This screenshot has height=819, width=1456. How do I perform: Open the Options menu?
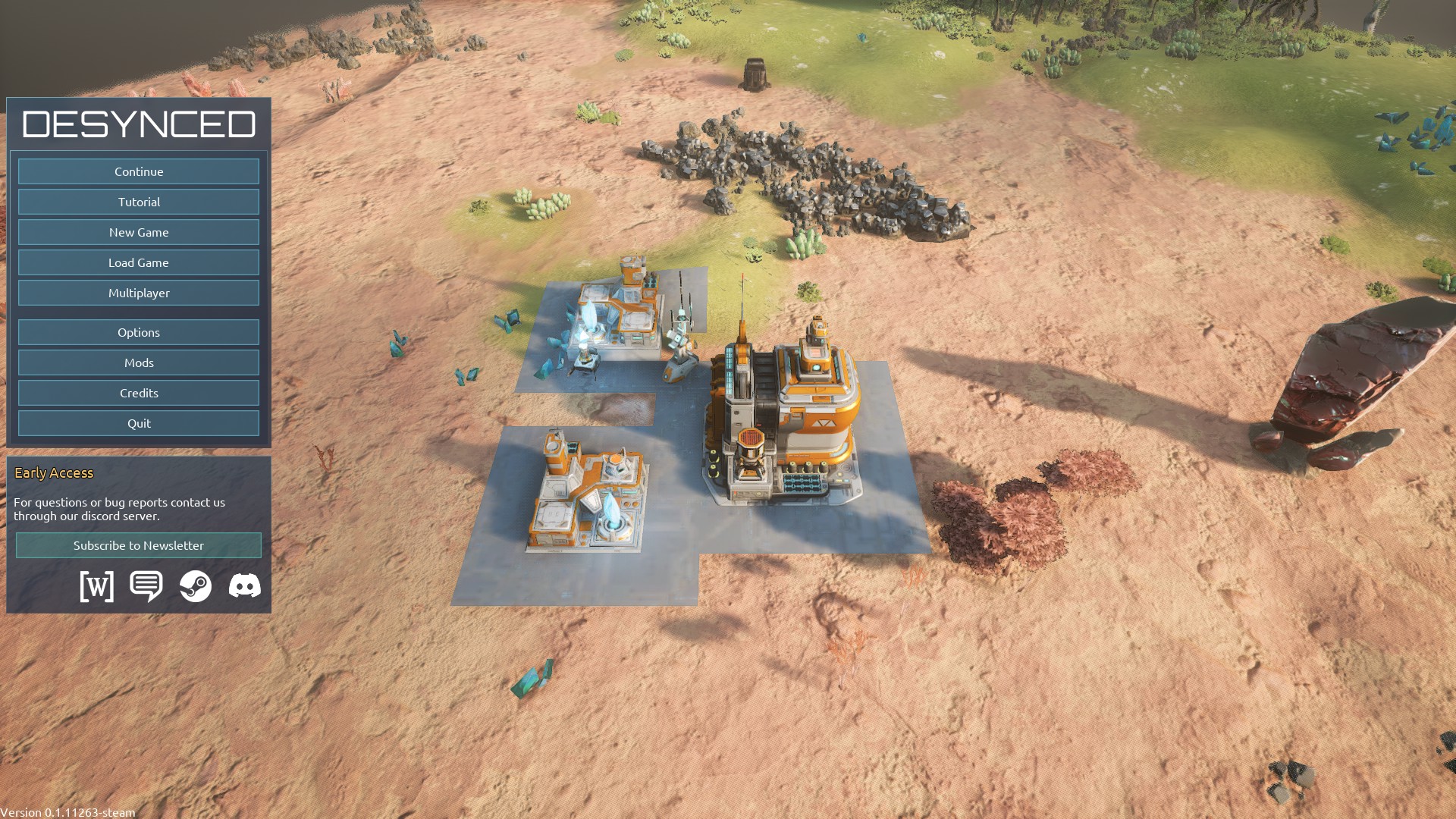[x=139, y=332]
